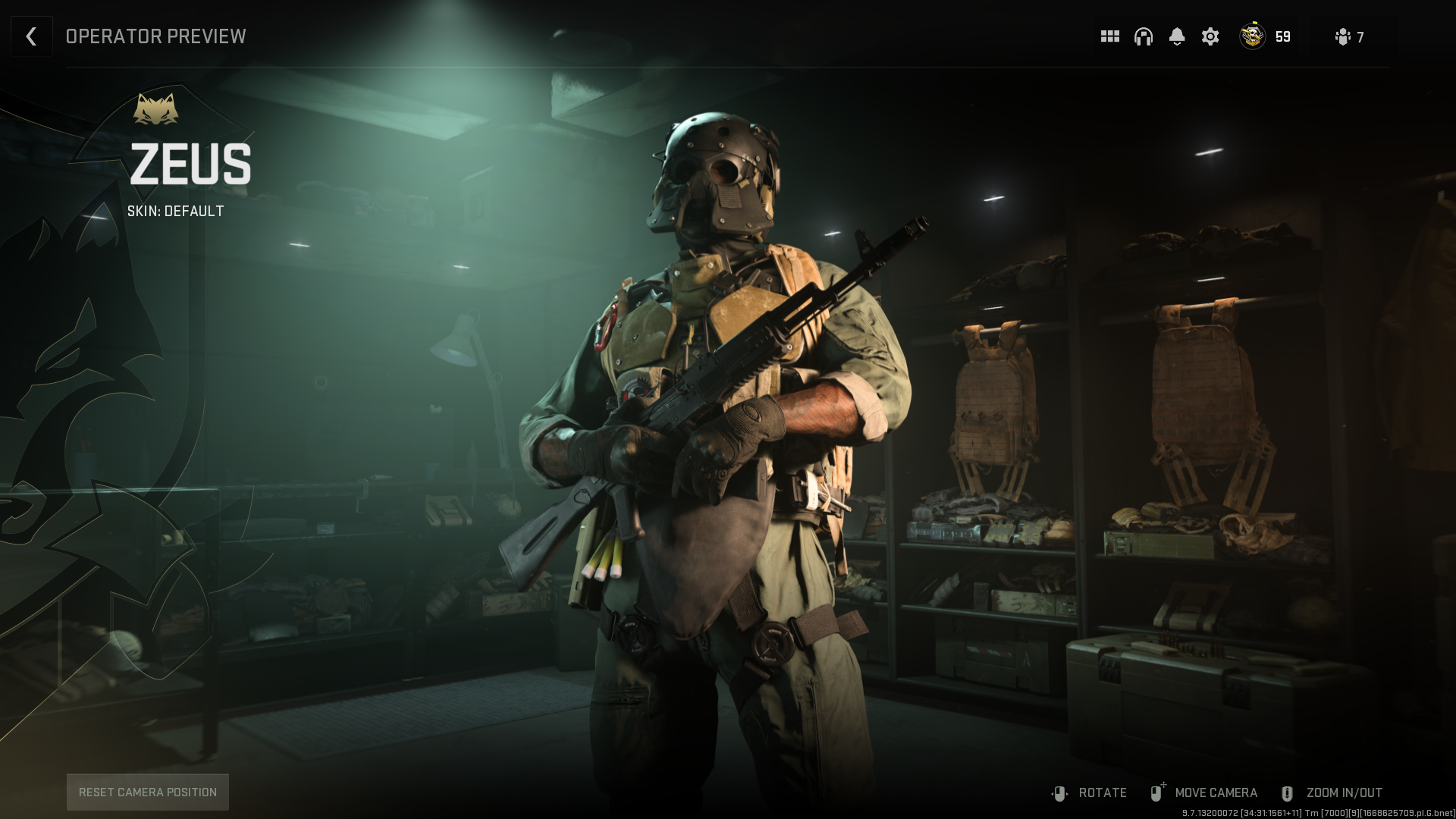
Task: Go back from Operator Preview
Action: (31, 36)
